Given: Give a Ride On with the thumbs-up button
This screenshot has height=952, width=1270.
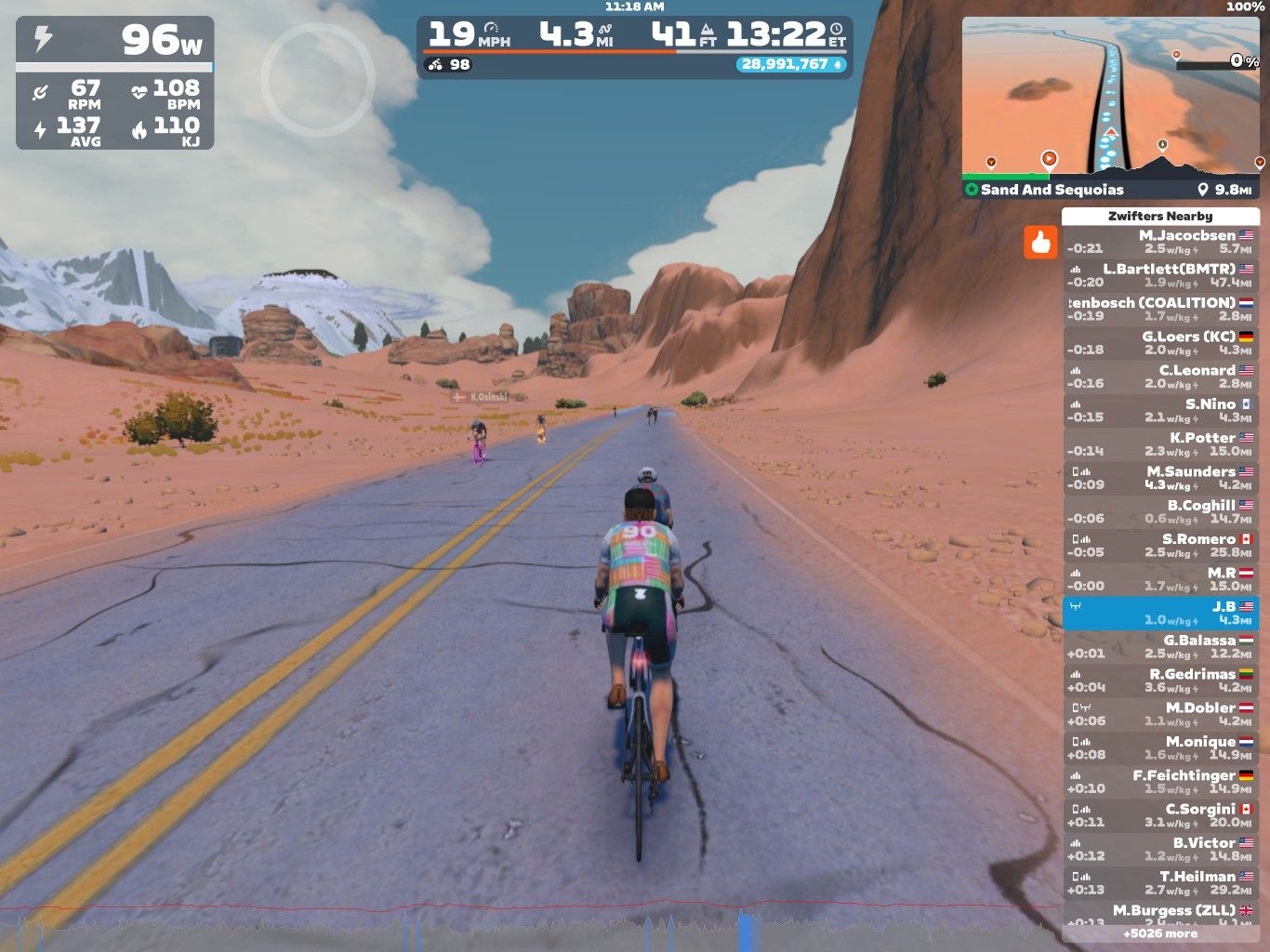Looking at the screenshot, I should pyautogui.click(x=1040, y=243).
